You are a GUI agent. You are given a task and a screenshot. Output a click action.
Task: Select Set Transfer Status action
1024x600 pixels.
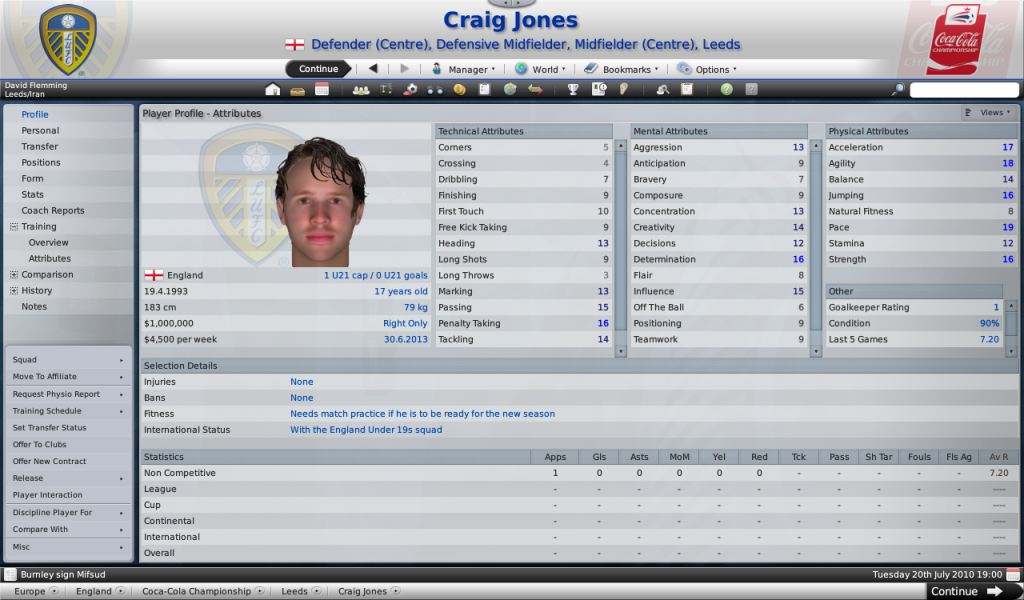tap(49, 427)
